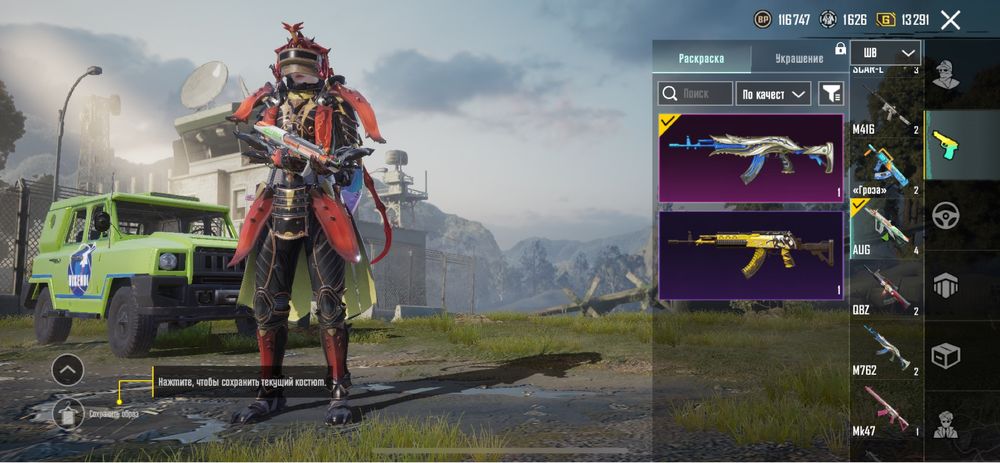Screen dimensions: 1000x463
Task: Select the M416 weapon entry
Action: (886, 108)
